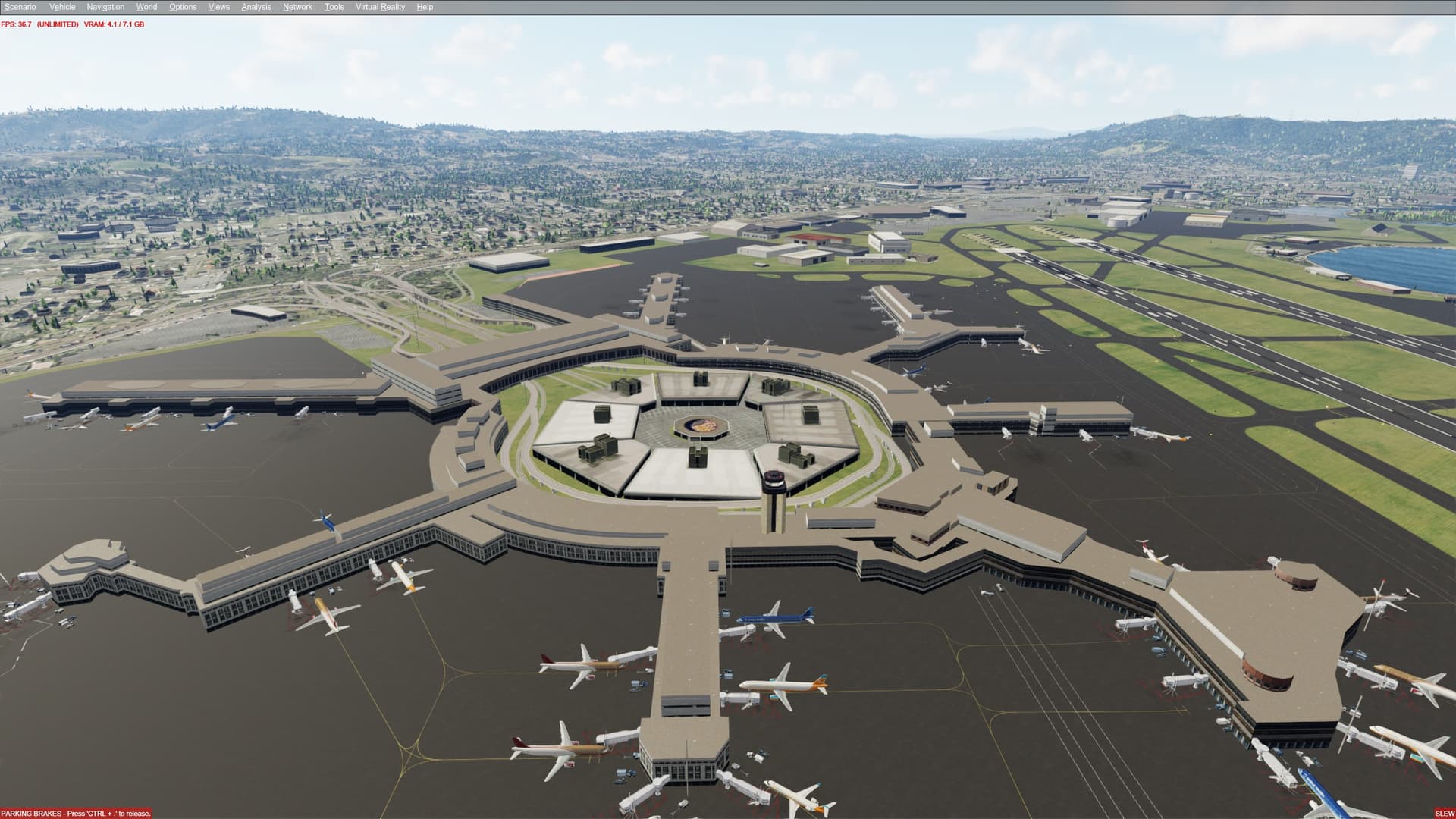Open the Network menu
1456x819 pixels.
(296, 6)
